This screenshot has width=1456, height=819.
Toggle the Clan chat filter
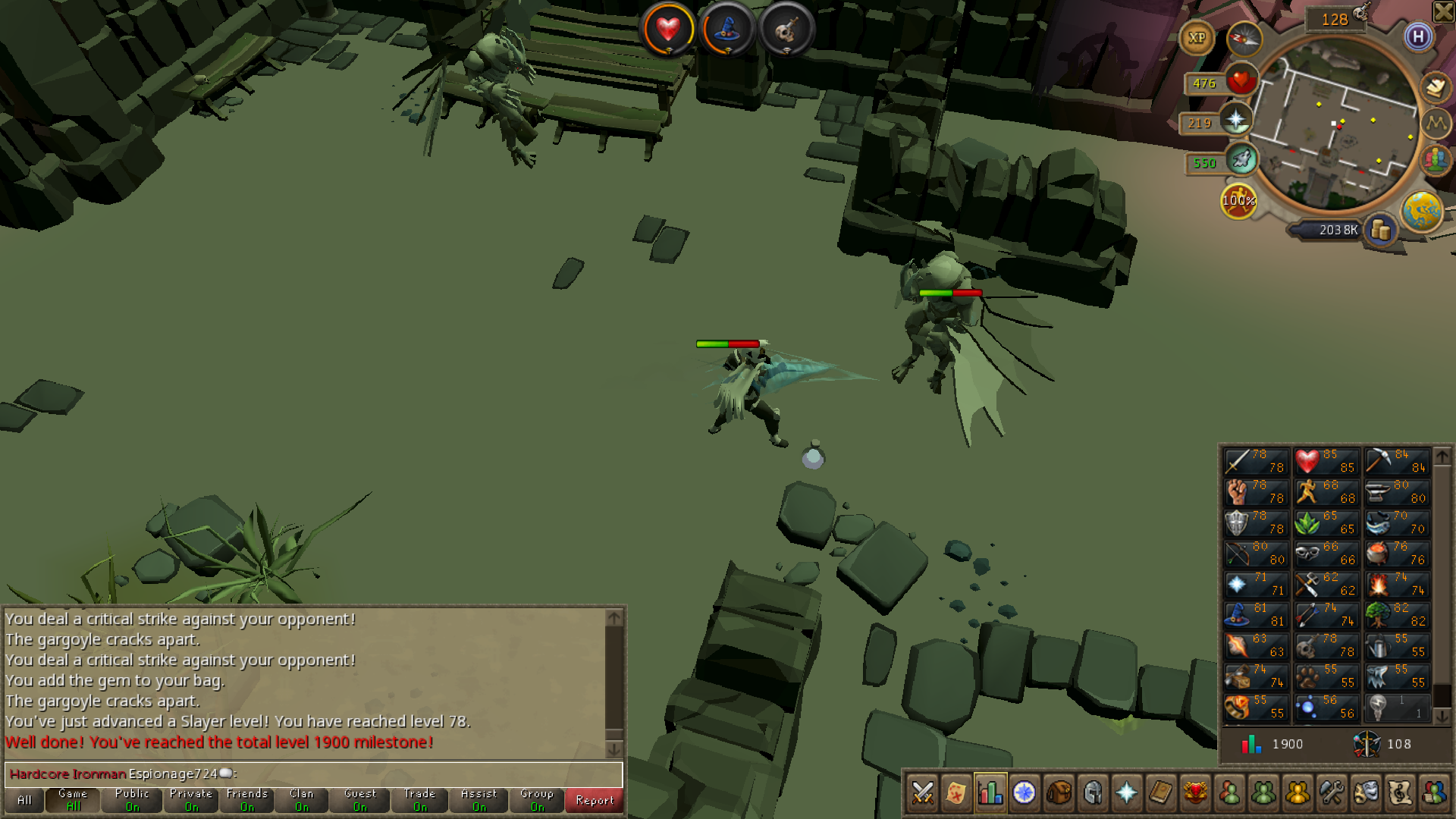pyautogui.click(x=301, y=800)
